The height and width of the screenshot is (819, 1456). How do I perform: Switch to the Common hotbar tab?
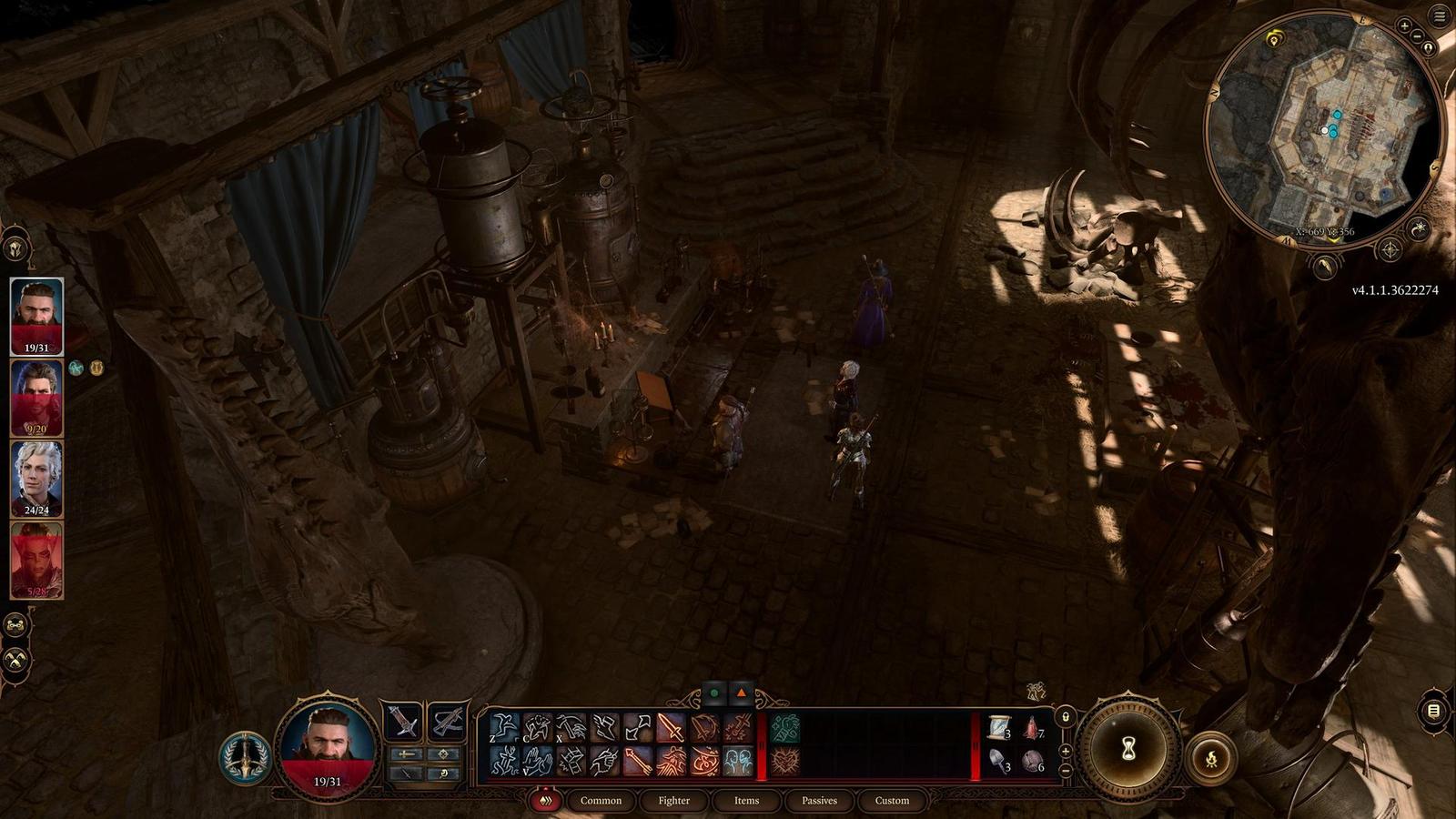601,801
